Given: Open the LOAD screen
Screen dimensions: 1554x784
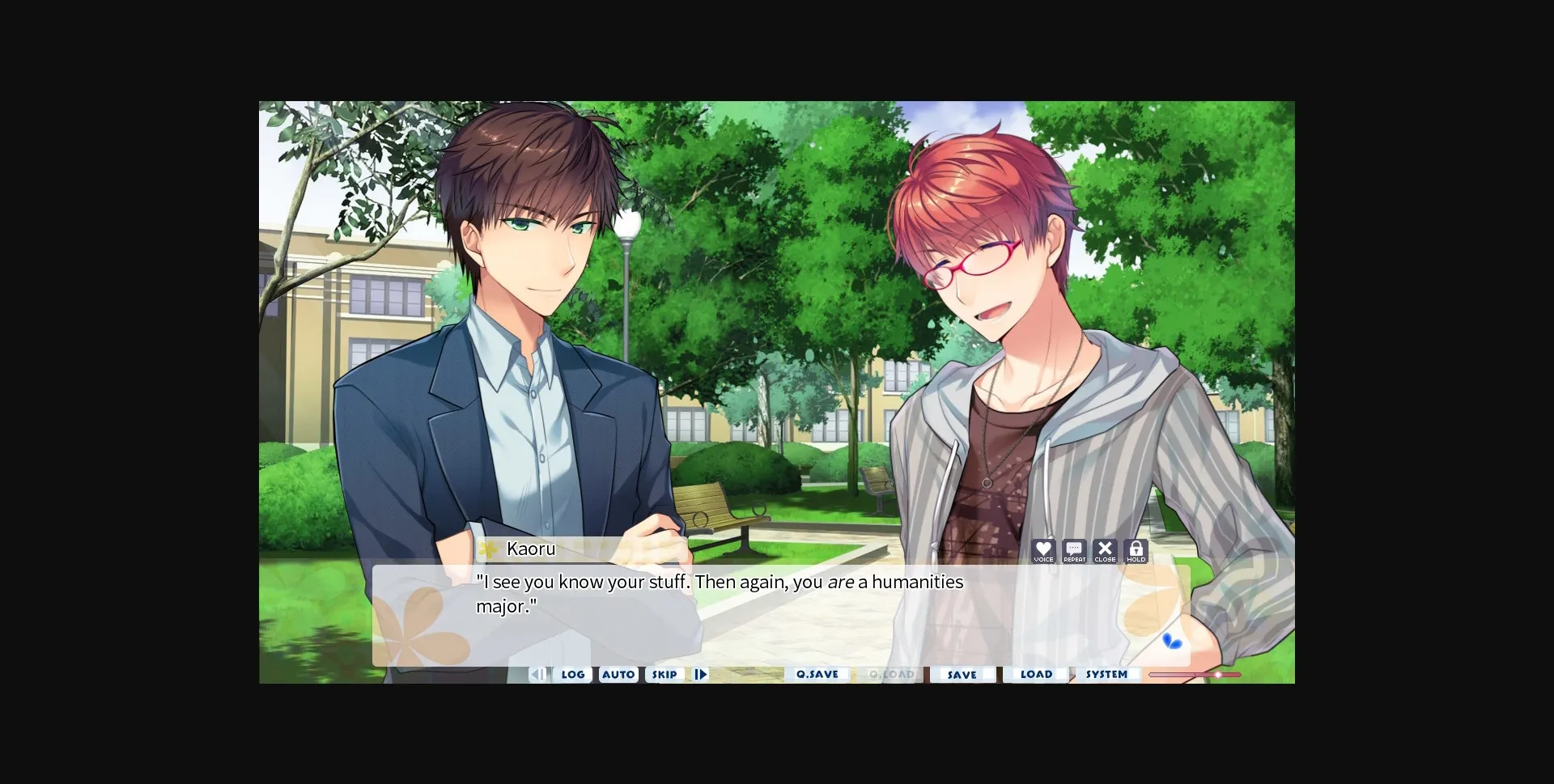Looking at the screenshot, I should pos(1037,674).
